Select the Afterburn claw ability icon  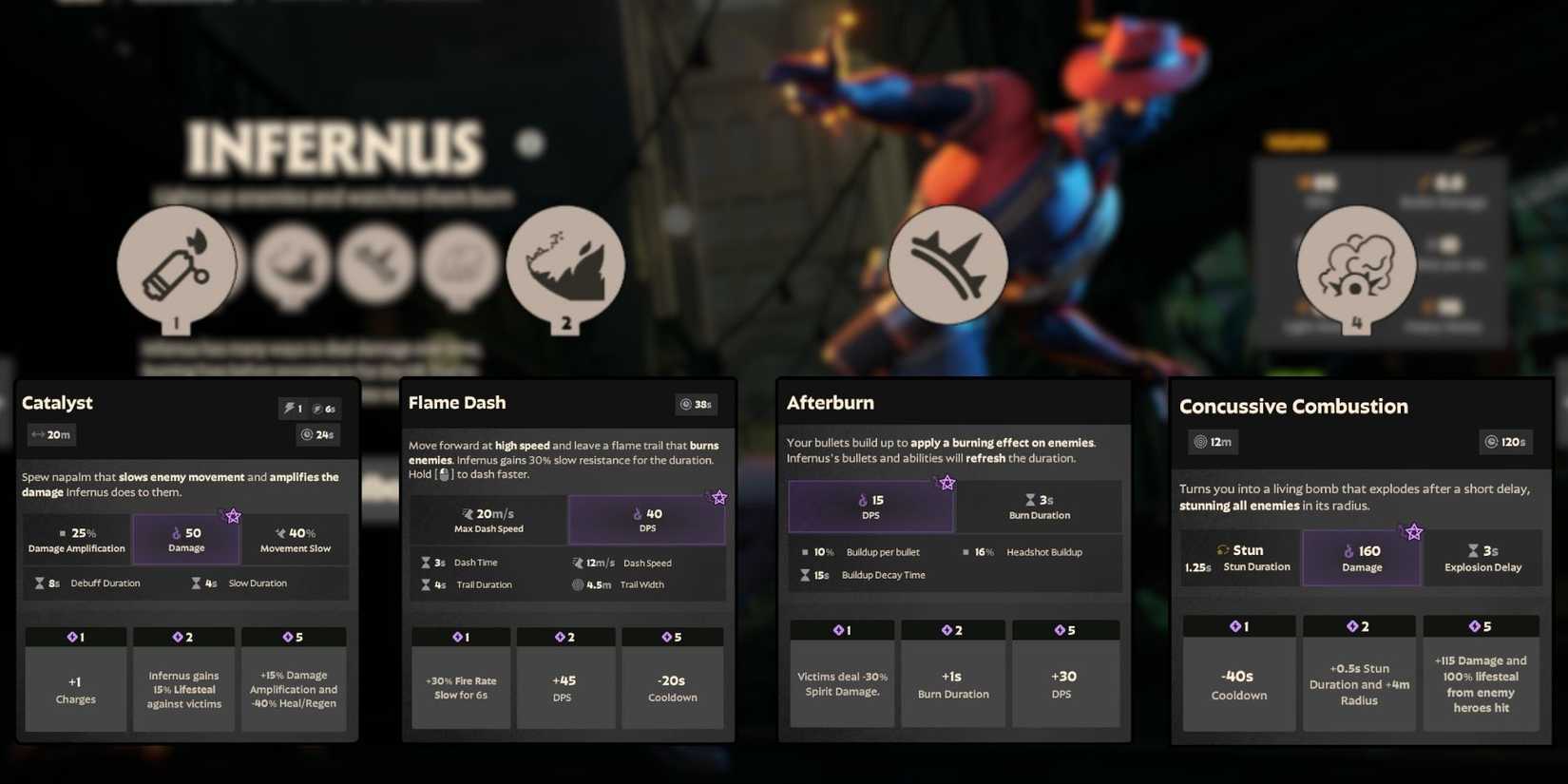(x=948, y=266)
